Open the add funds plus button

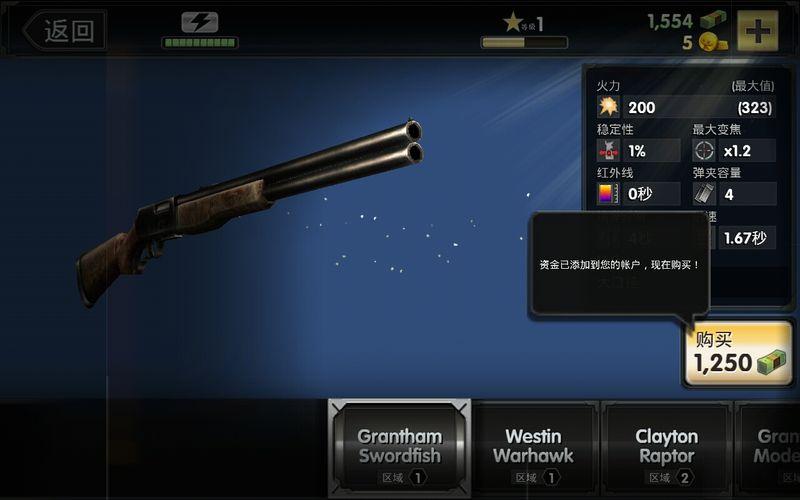coord(757,30)
